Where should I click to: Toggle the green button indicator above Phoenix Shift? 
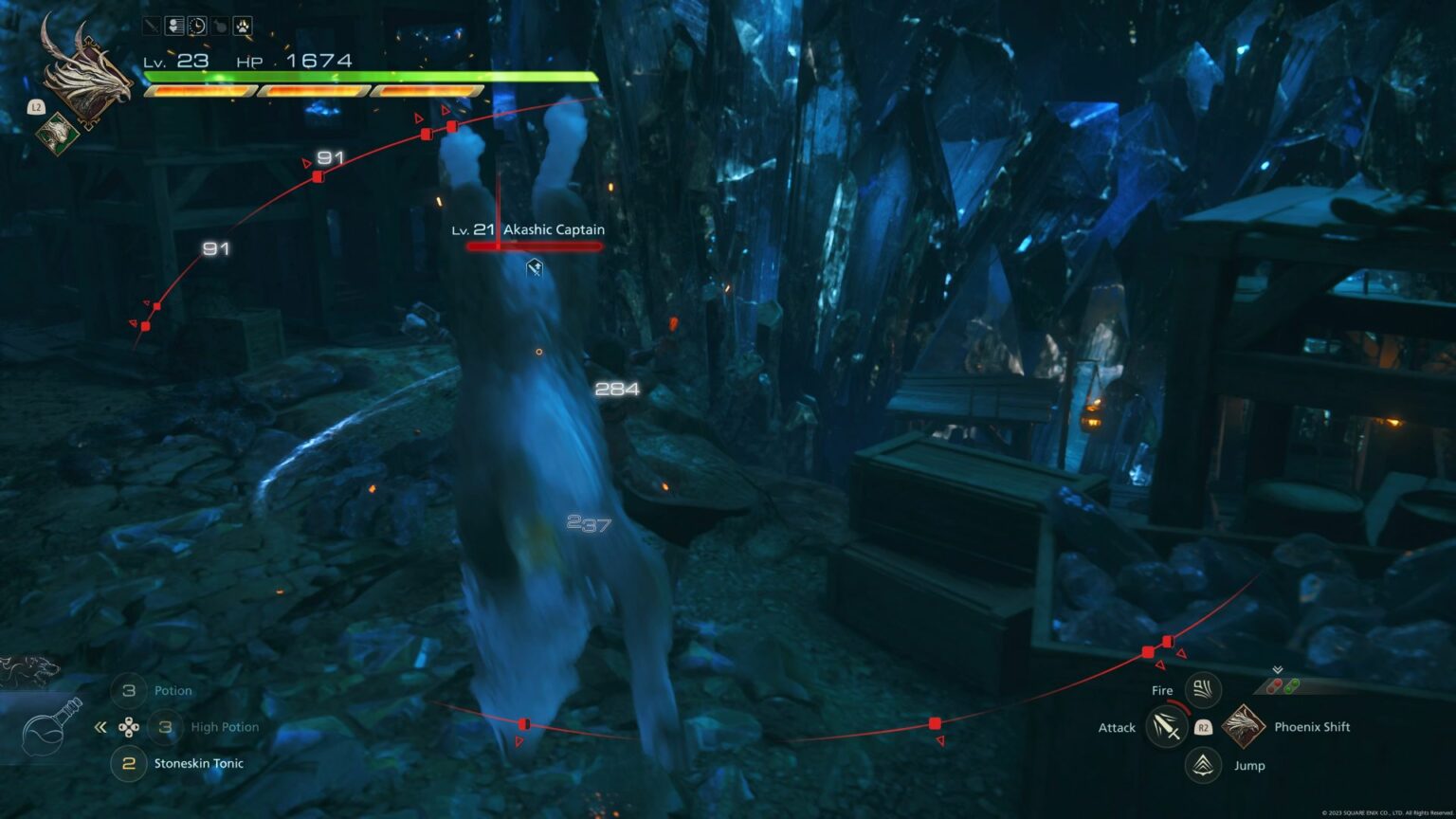click(1292, 686)
